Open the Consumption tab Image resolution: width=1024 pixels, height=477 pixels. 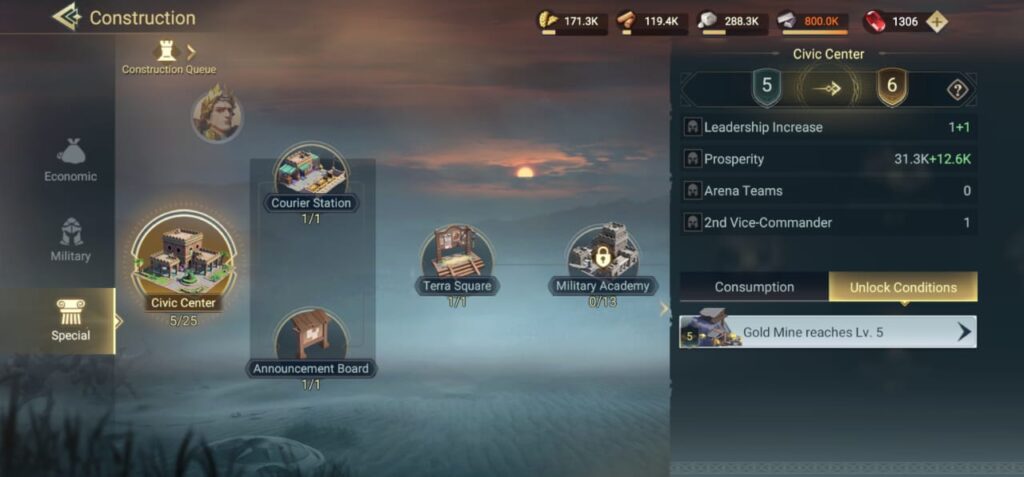[754, 287]
